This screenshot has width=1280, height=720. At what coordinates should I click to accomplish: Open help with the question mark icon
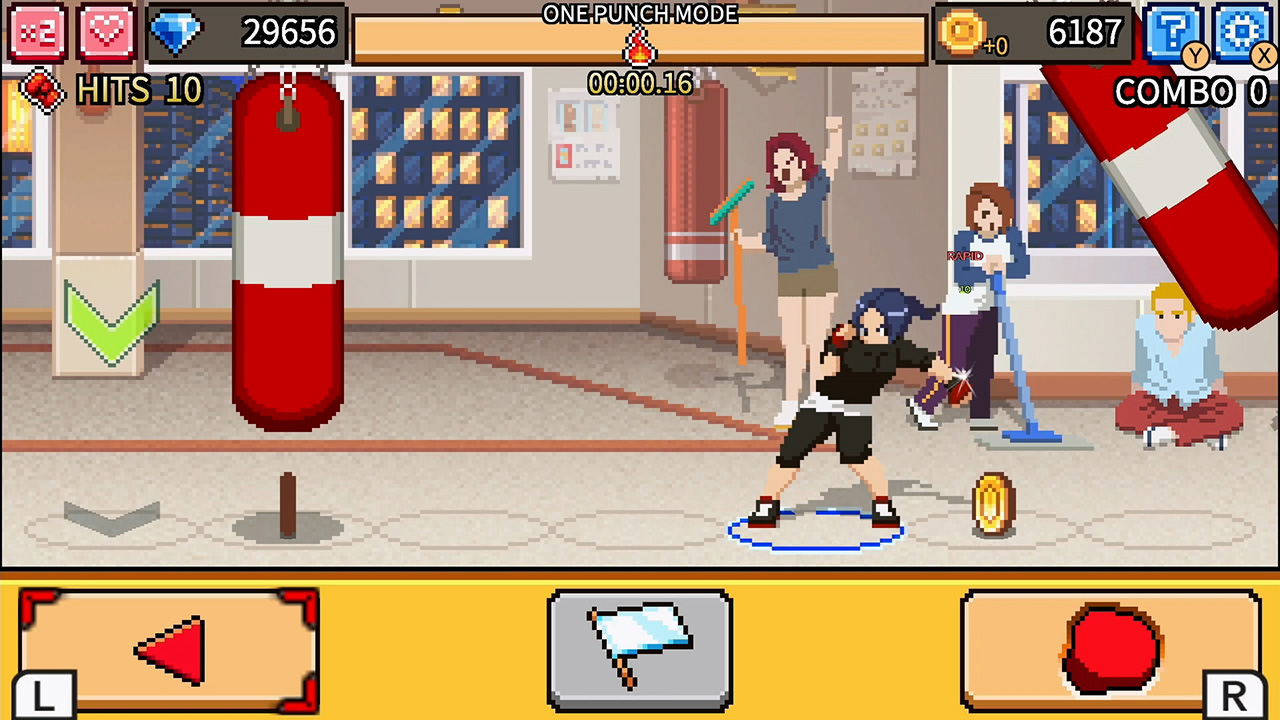point(1176,30)
